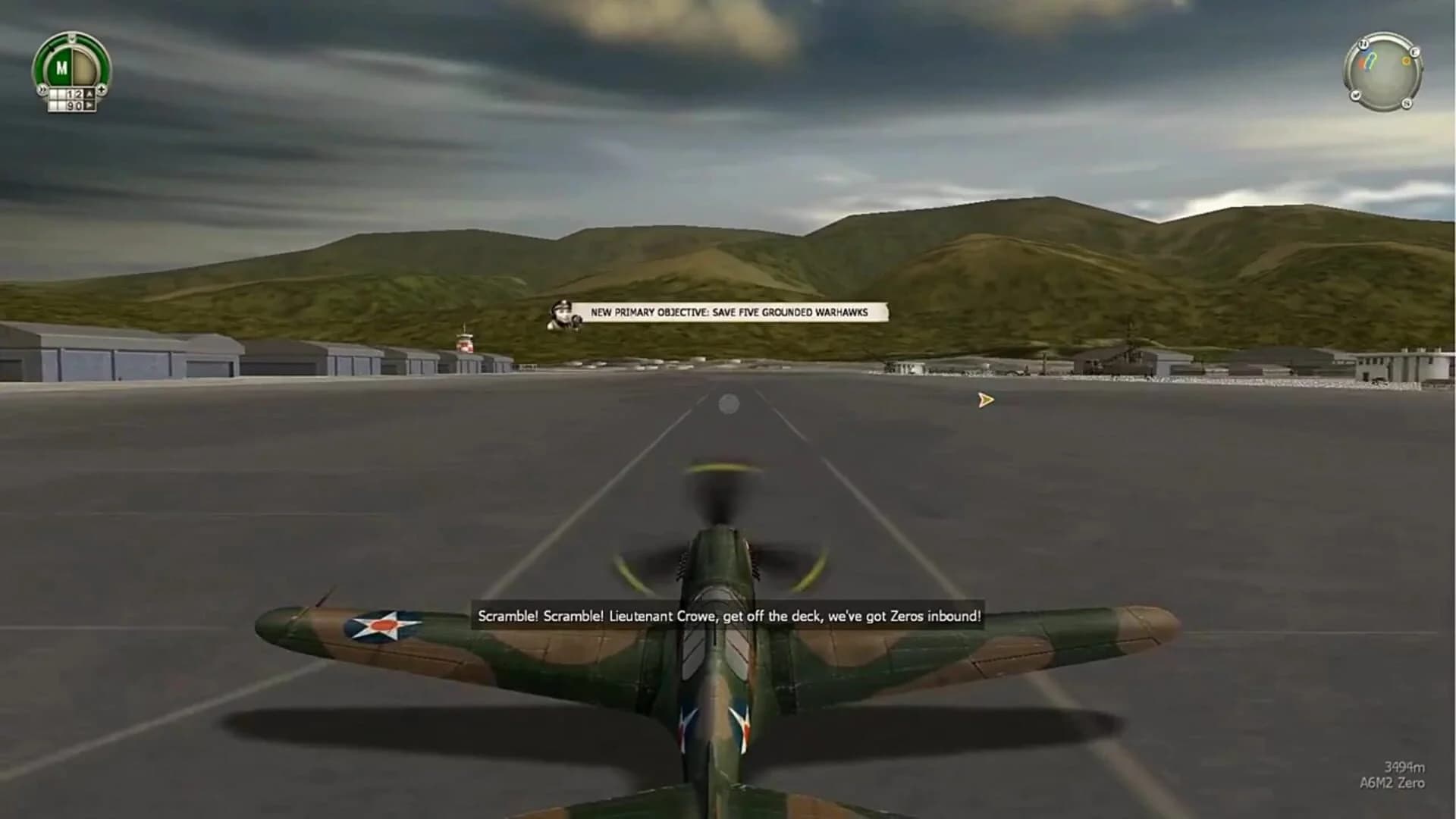This screenshot has width=1456, height=819.
Task: Click the yellow waypoint dot on the minimap
Action: (x=1406, y=61)
